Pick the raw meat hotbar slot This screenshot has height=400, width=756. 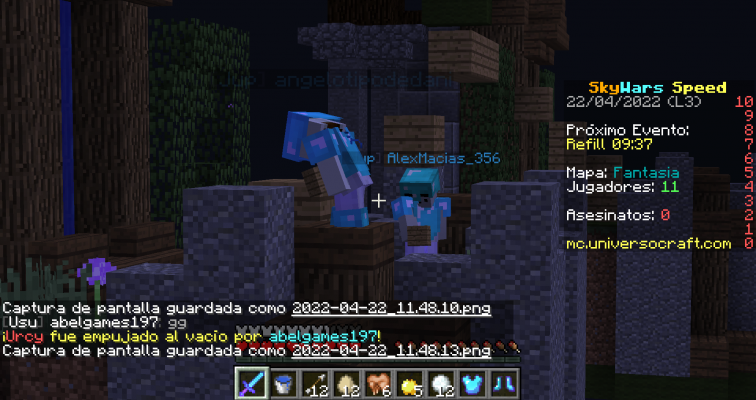coord(378,383)
